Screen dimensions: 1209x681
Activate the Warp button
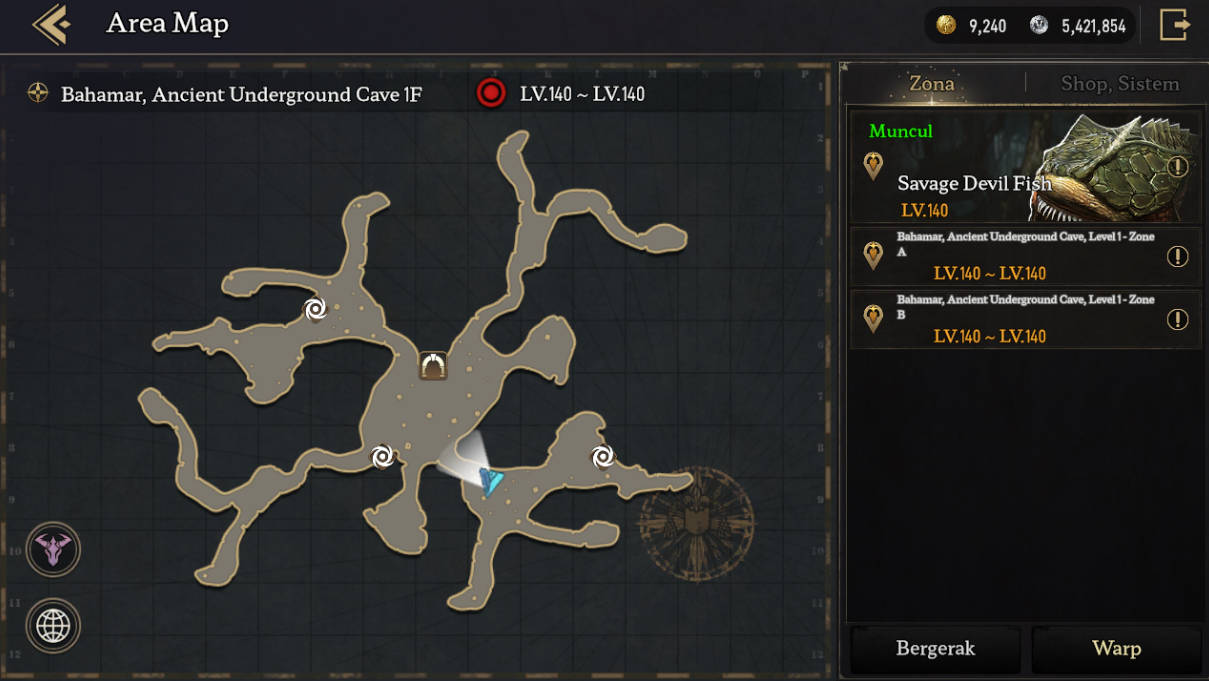1116,649
